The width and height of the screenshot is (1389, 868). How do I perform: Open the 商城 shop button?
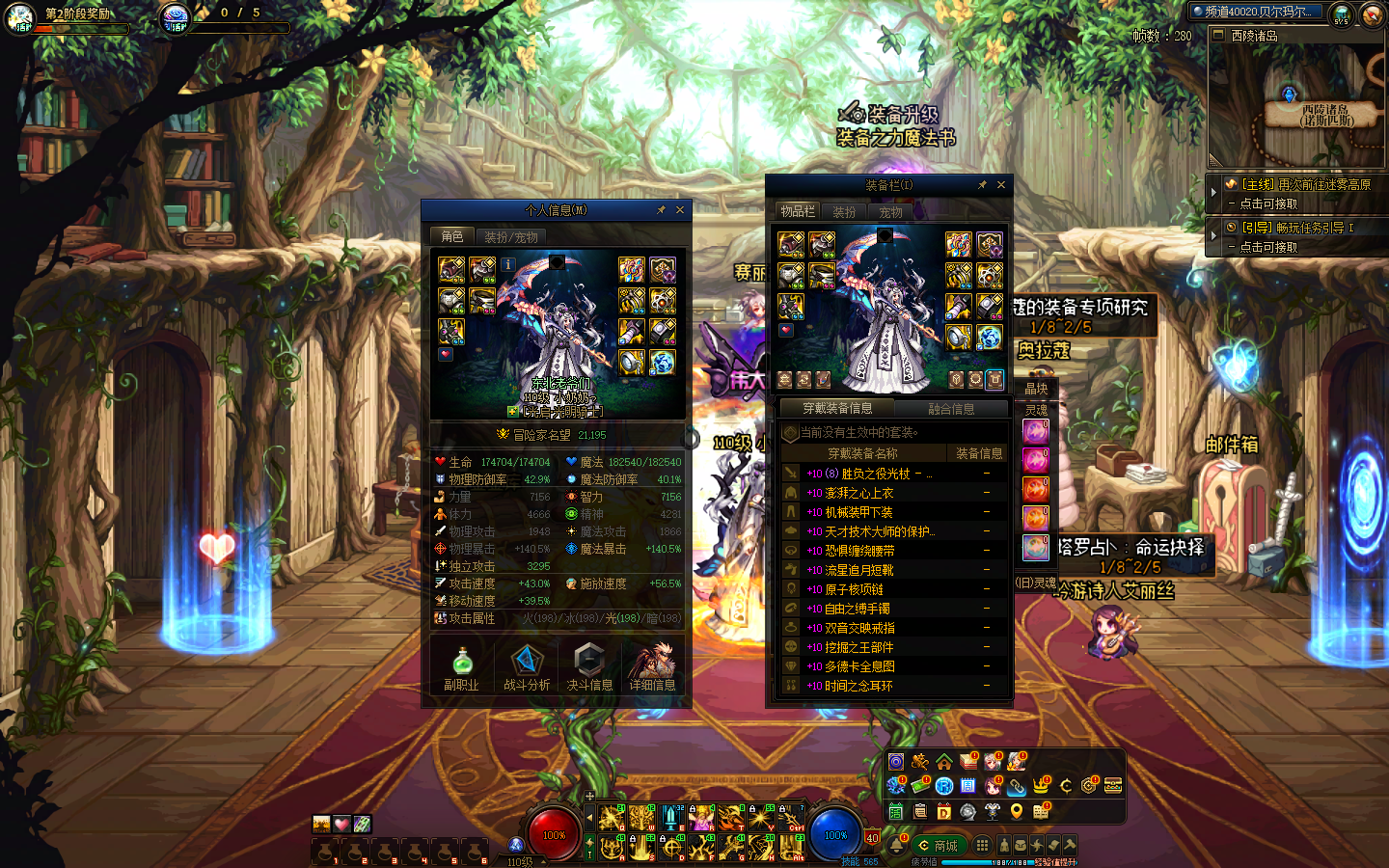(x=938, y=846)
